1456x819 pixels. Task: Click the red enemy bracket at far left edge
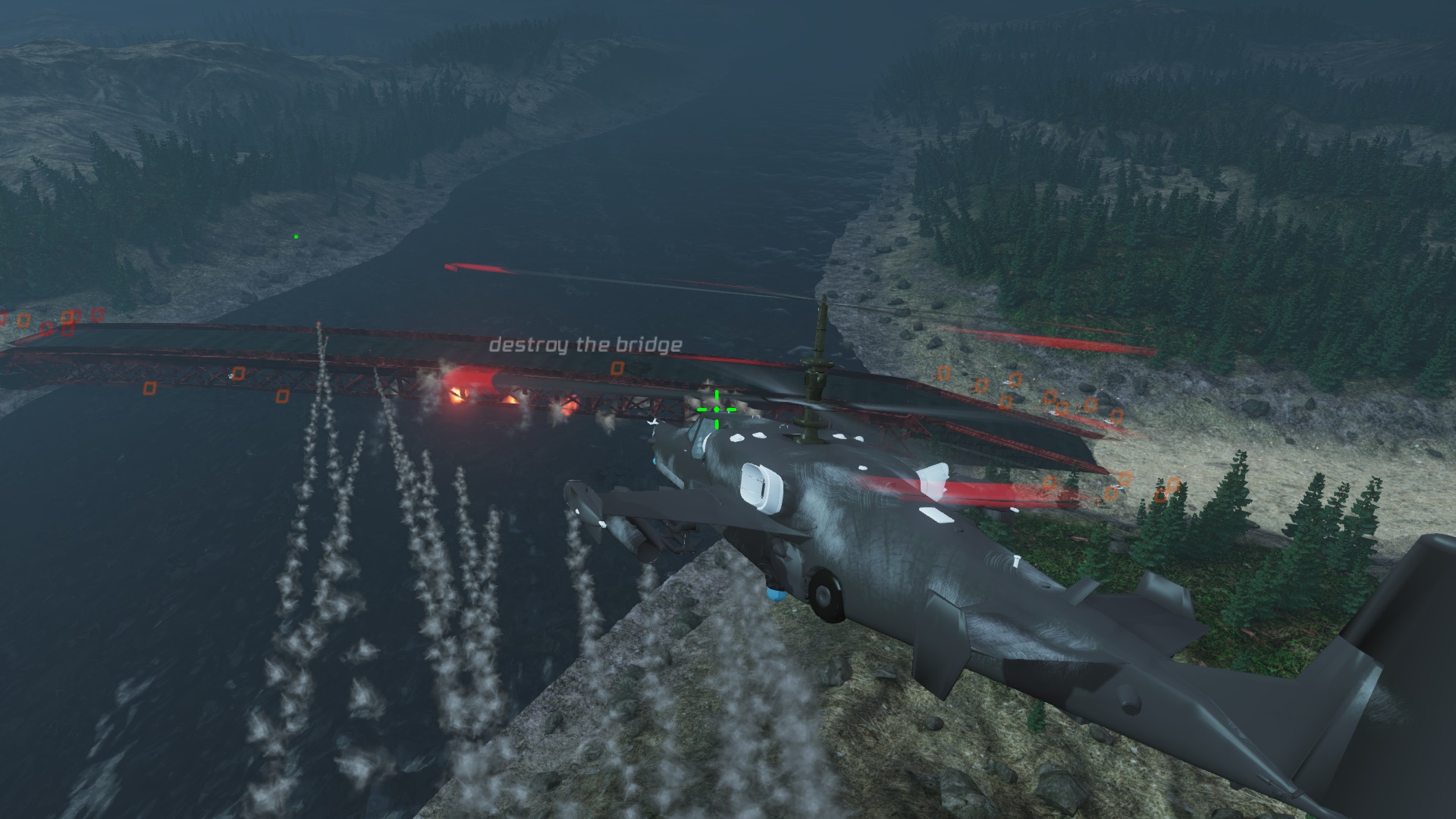click(x=4, y=316)
